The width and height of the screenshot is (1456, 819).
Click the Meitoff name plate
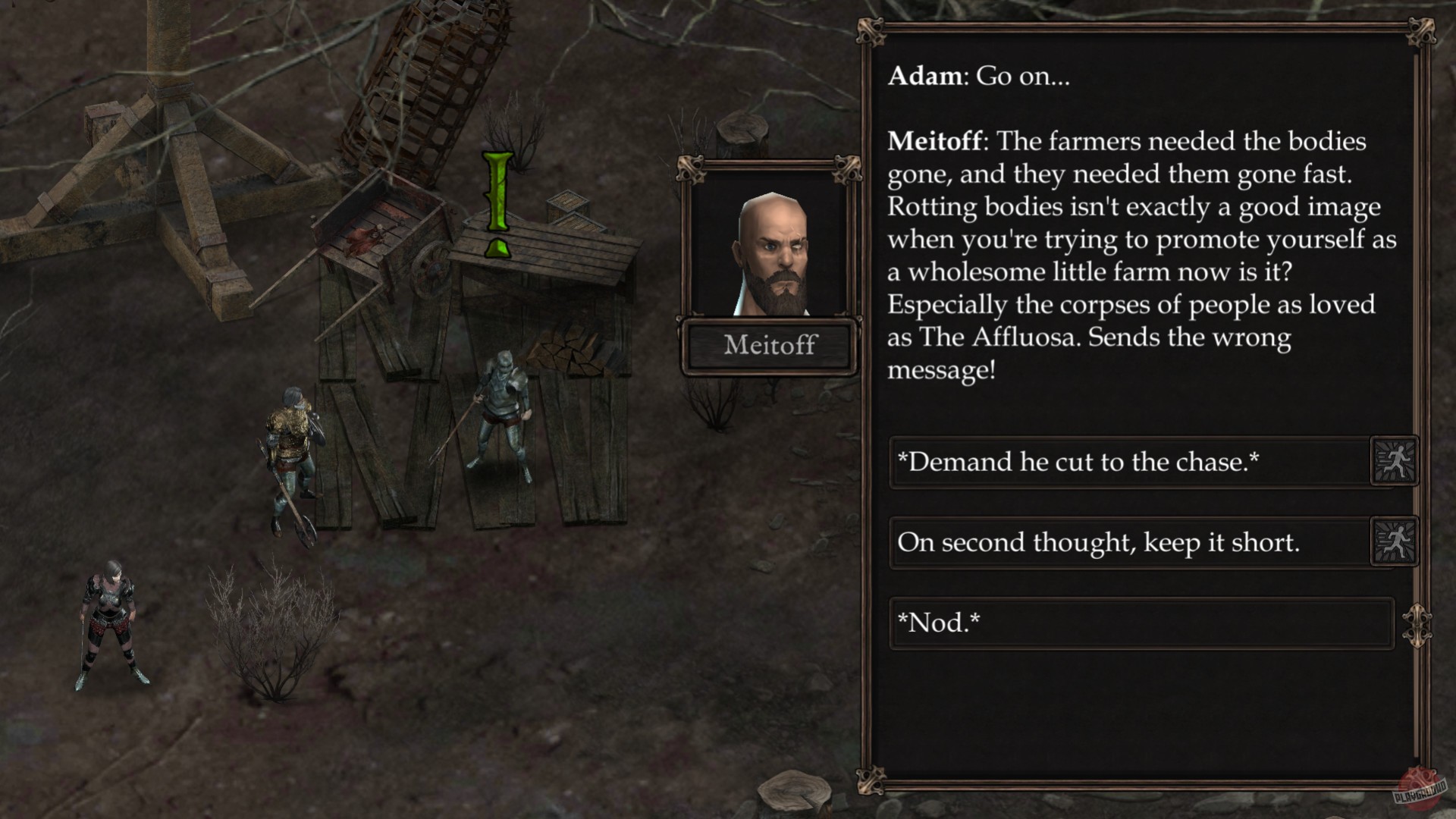coord(769,347)
